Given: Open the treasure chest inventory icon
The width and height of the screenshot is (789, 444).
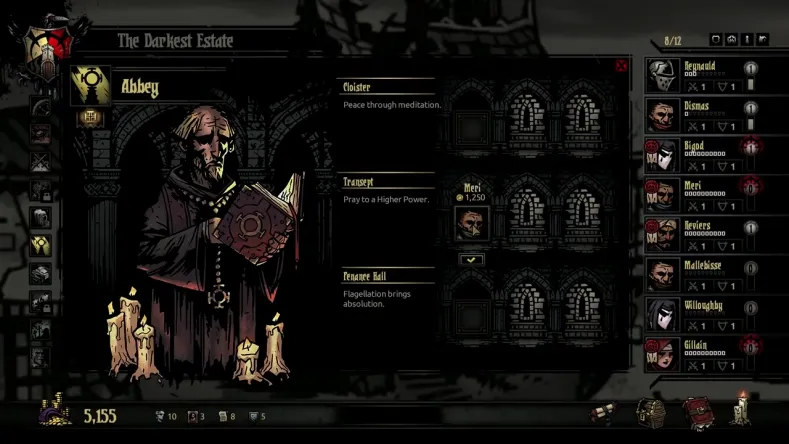Looking at the screenshot, I should pos(650,412).
